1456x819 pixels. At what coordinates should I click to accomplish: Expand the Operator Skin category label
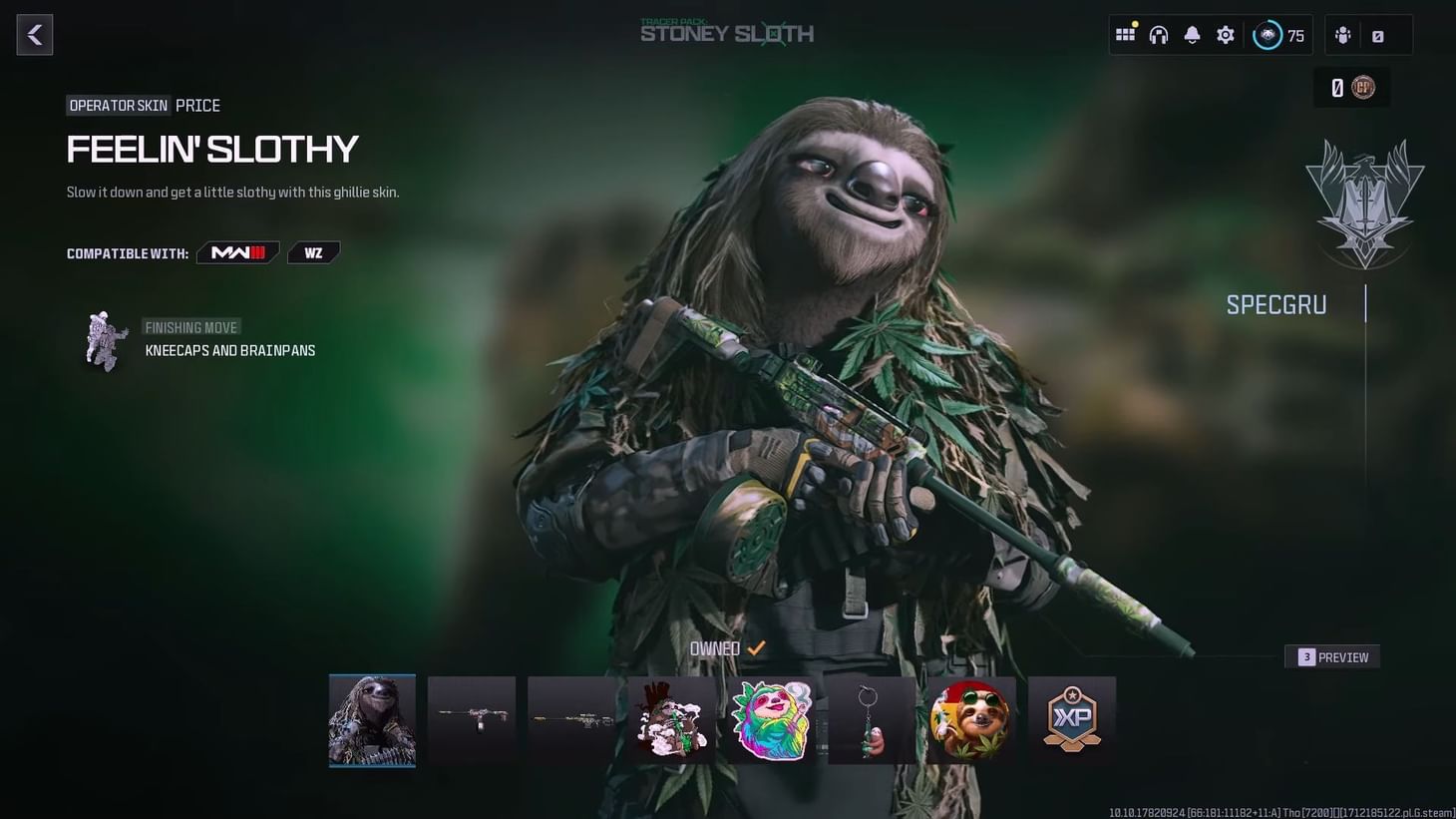click(118, 105)
